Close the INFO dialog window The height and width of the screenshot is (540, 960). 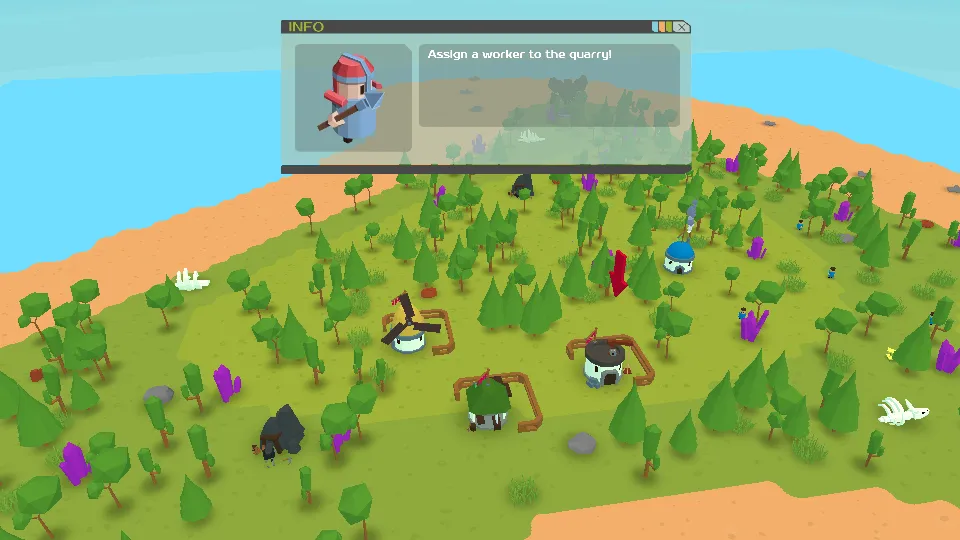(x=681, y=27)
